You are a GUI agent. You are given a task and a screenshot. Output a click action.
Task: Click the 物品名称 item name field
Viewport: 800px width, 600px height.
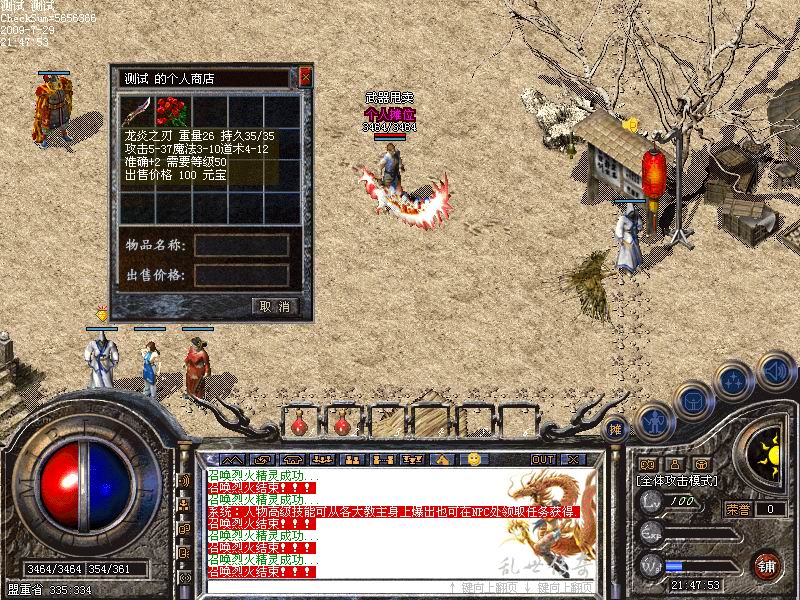[242, 246]
